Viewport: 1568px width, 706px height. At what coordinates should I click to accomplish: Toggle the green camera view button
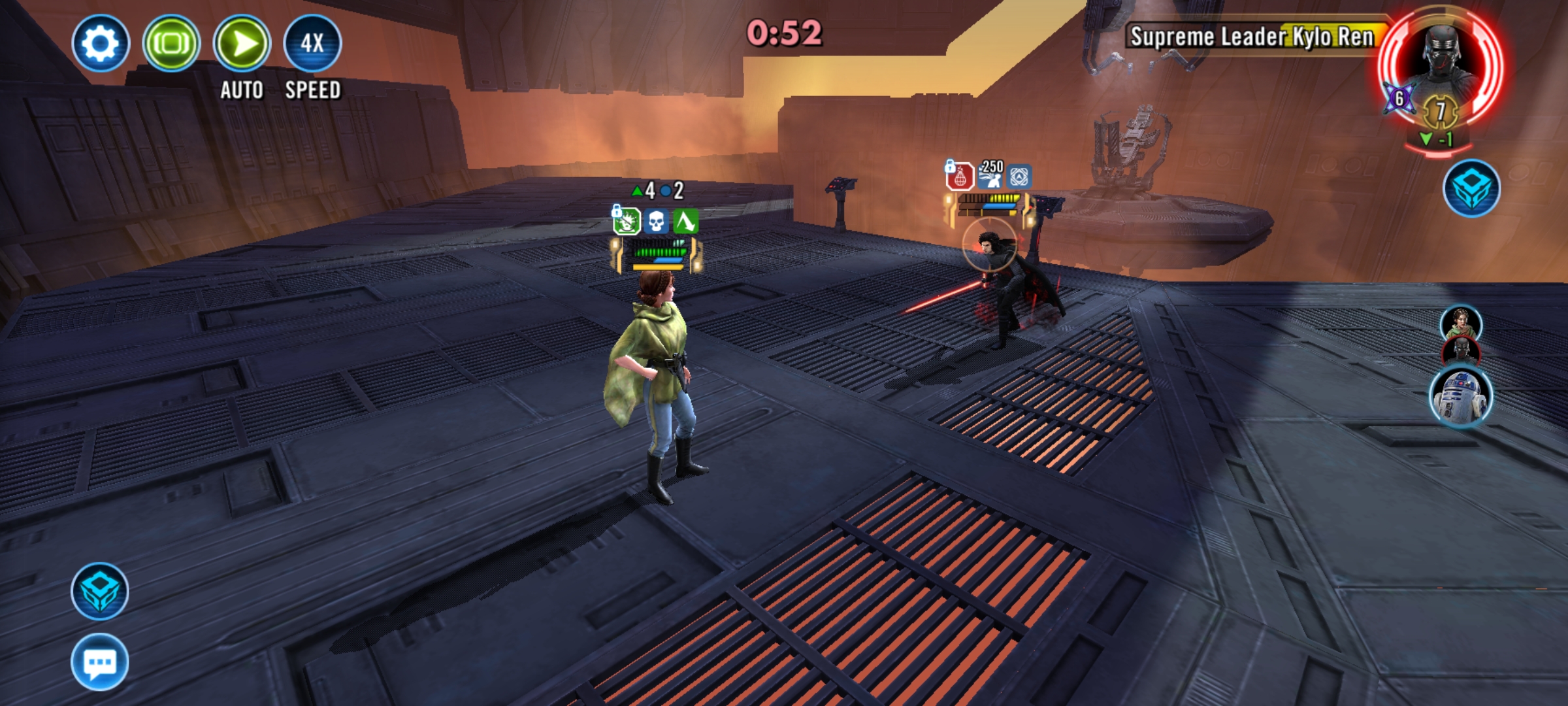171,43
